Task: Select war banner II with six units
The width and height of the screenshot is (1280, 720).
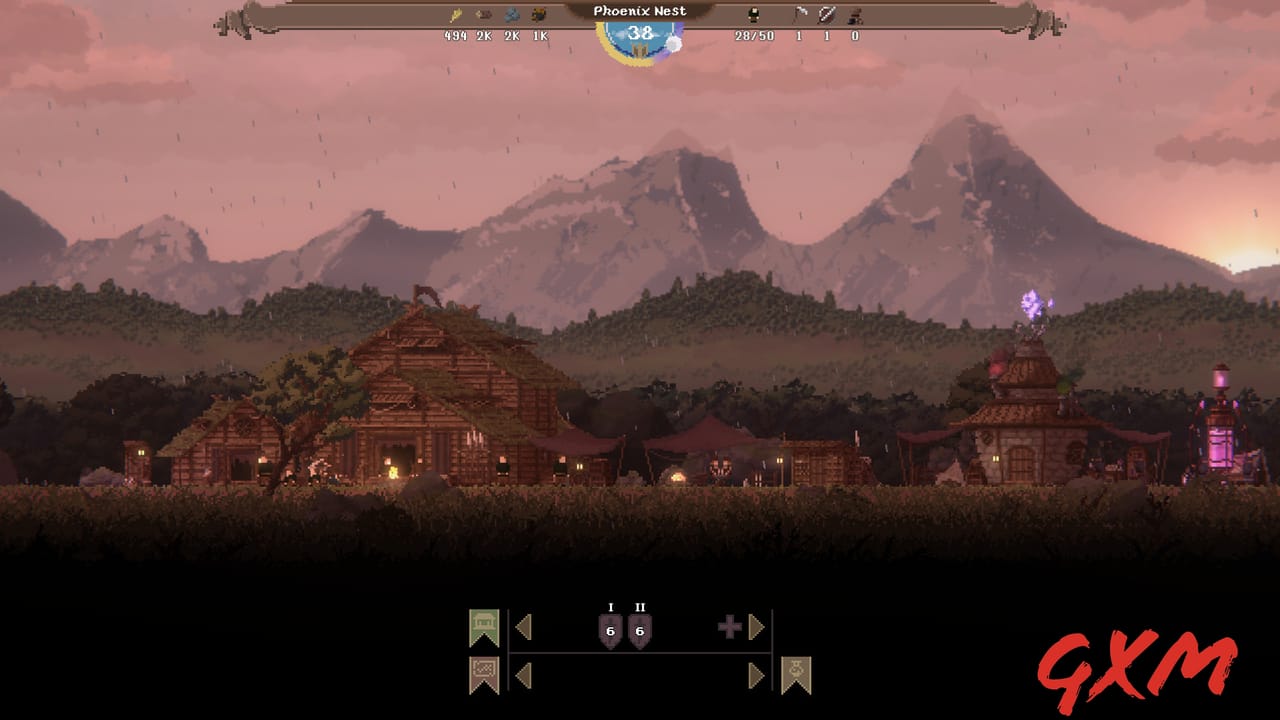Action: tap(639, 630)
